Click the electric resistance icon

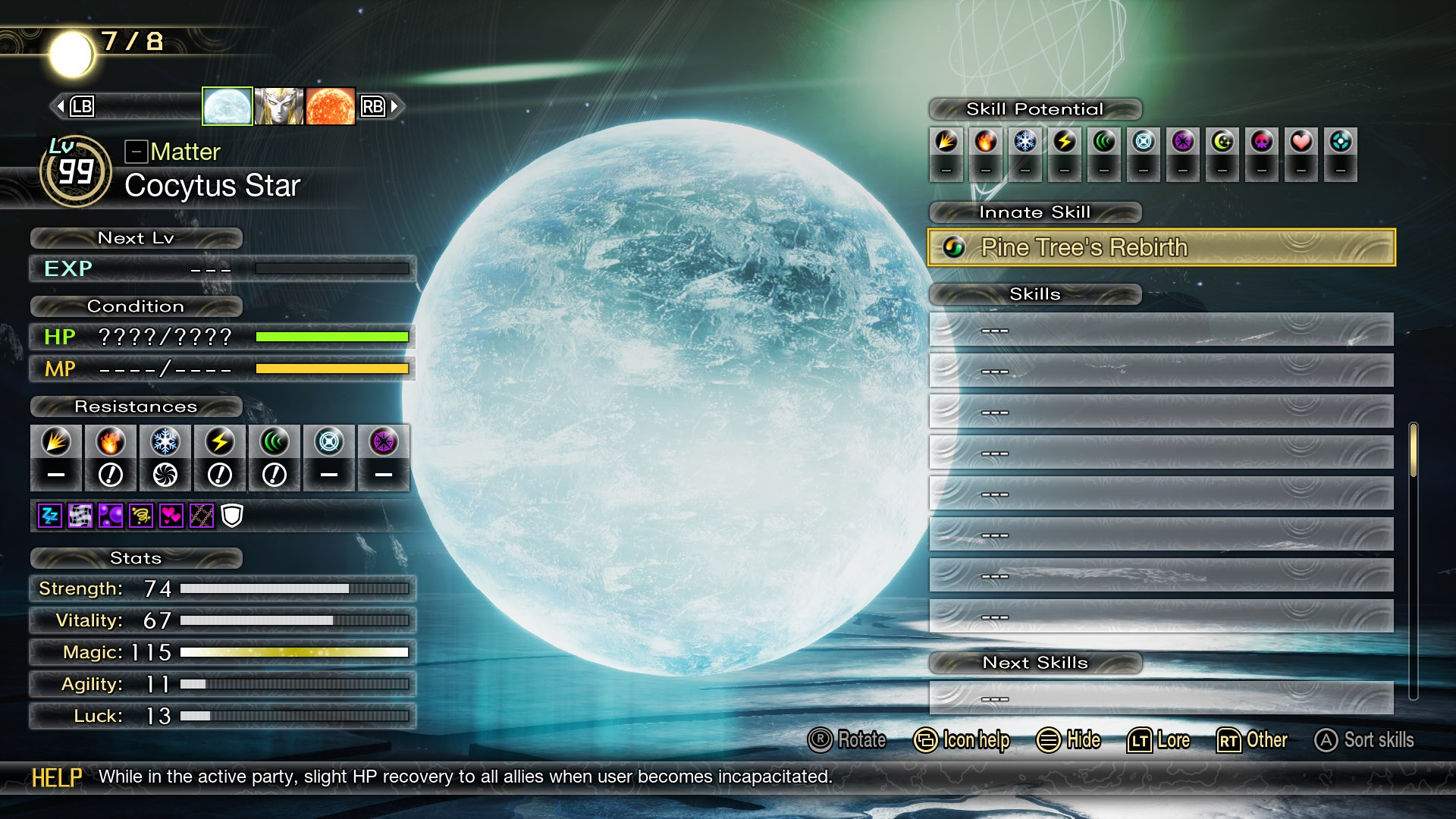pyautogui.click(x=219, y=442)
